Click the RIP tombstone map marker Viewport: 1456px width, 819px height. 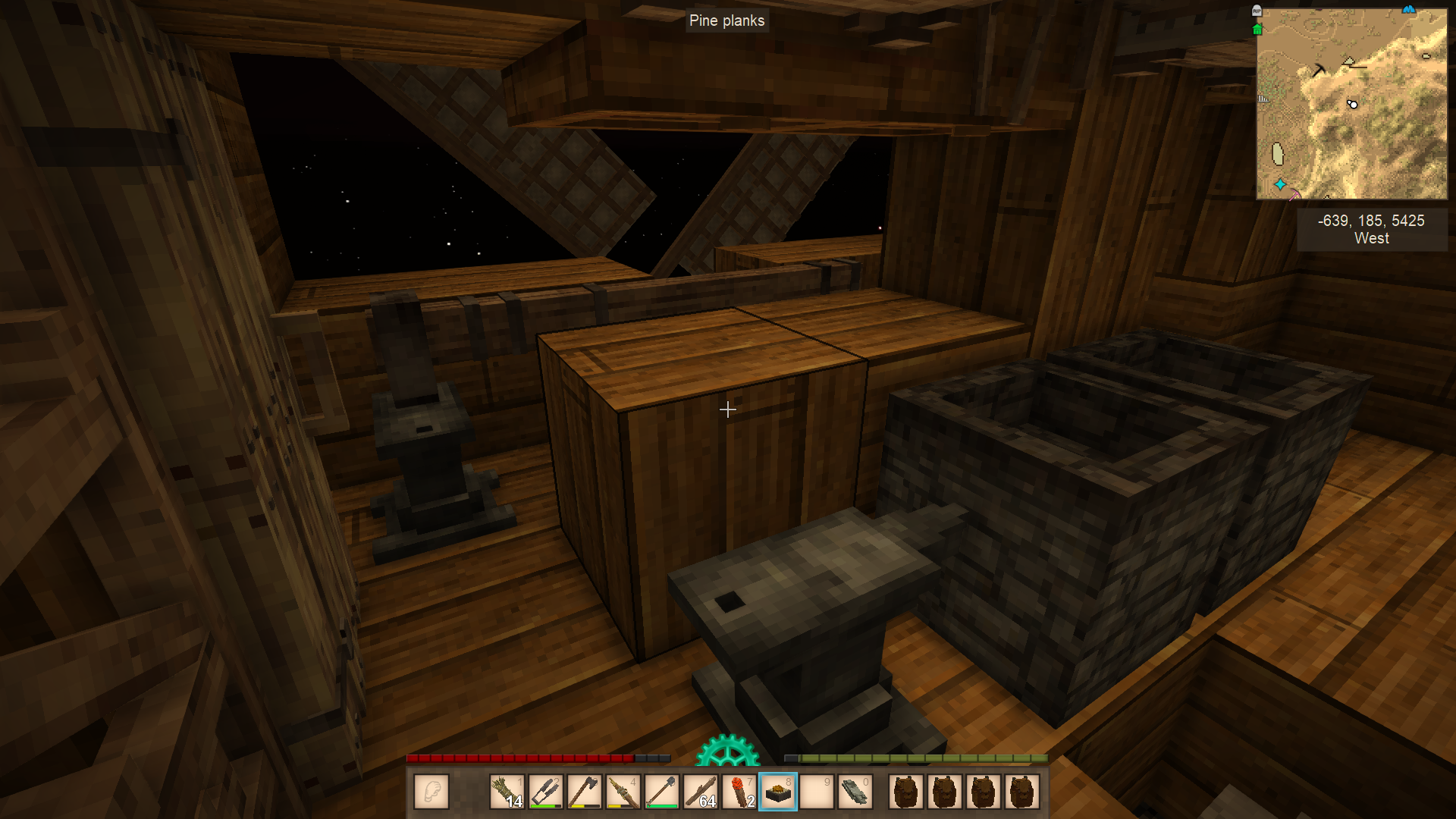click(1257, 11)
